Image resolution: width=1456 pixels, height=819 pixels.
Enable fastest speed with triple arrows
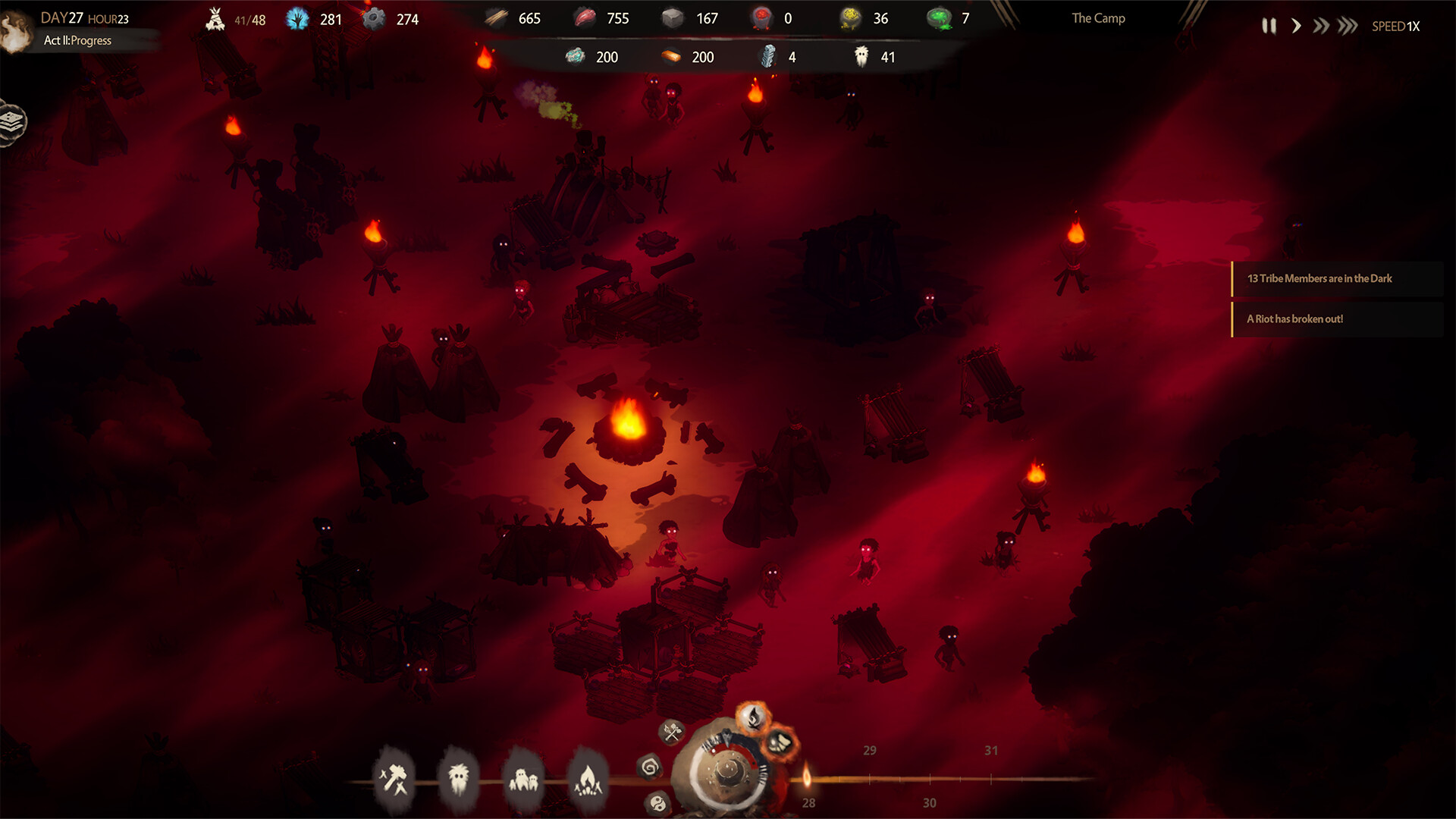pos(1348,25)
